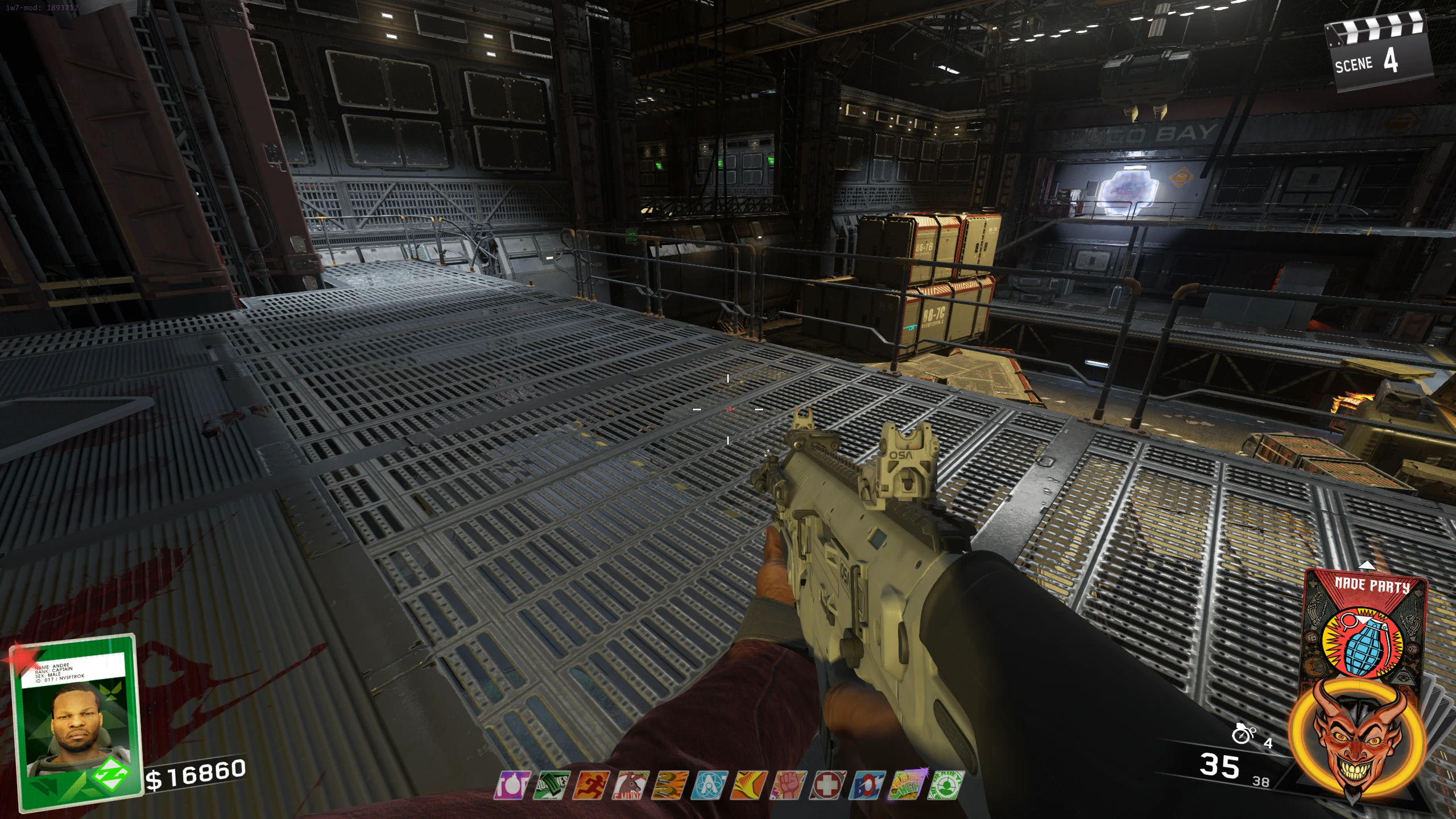Choose the Racin' Stripes running man perk

point(590,785)
